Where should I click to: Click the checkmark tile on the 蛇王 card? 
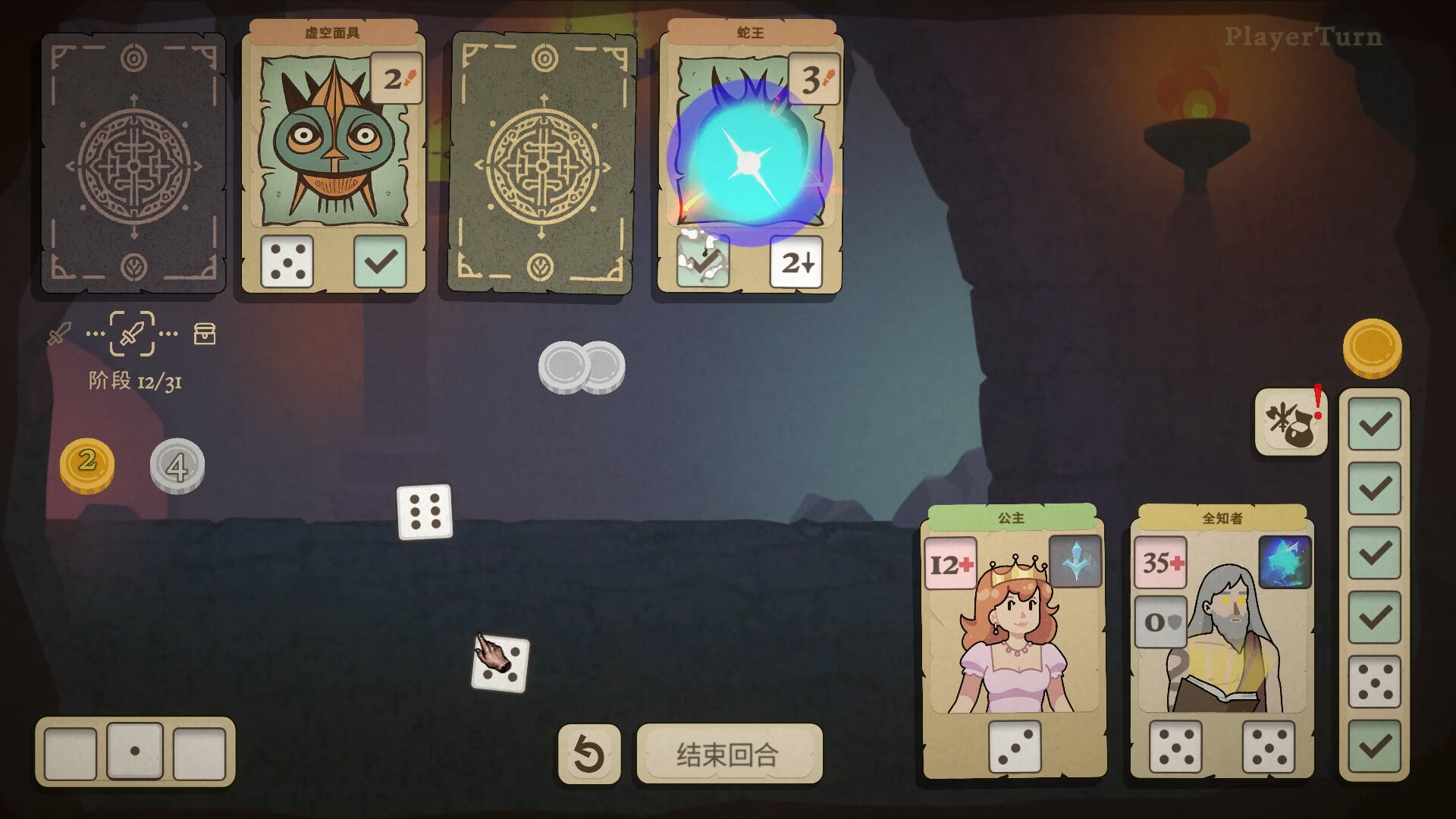click(x=704, y=262)
